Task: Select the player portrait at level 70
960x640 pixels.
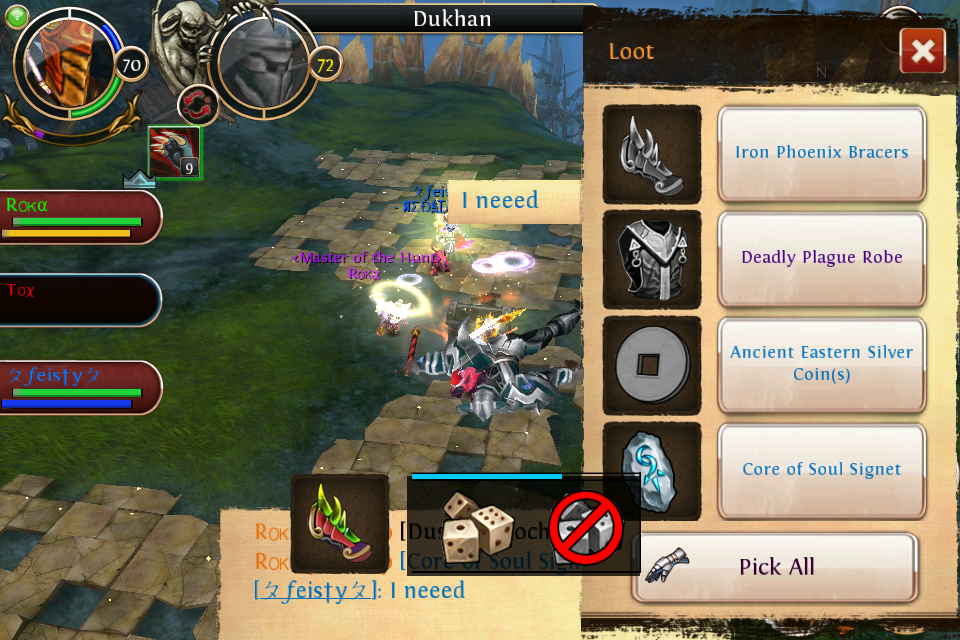Action: [x=72, y=65]
